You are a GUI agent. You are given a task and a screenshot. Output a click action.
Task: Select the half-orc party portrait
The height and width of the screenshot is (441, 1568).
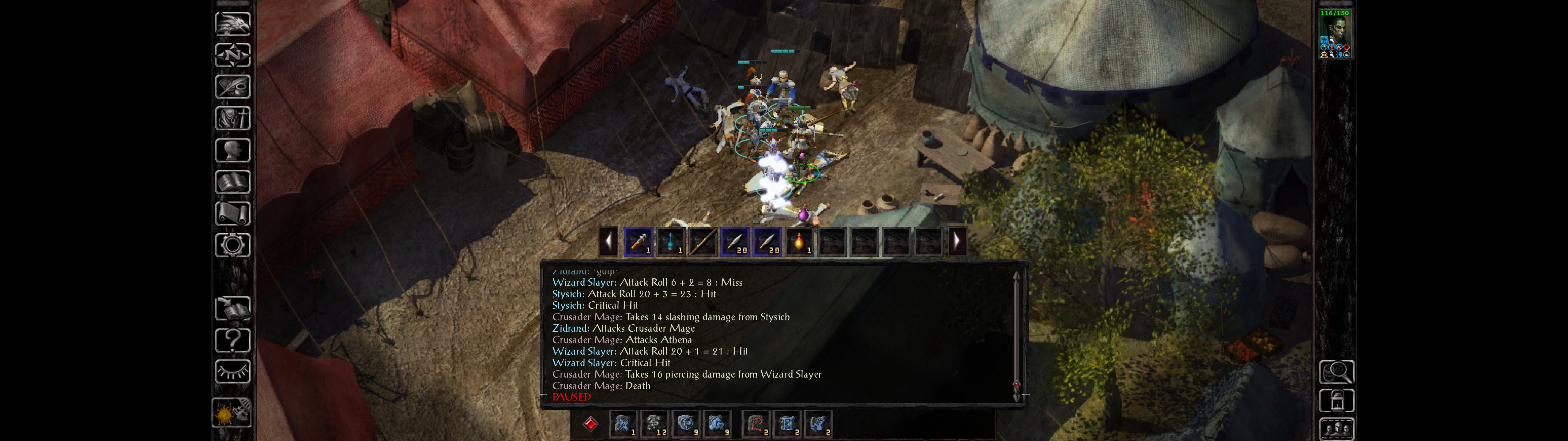click(x=1334, y=34)
